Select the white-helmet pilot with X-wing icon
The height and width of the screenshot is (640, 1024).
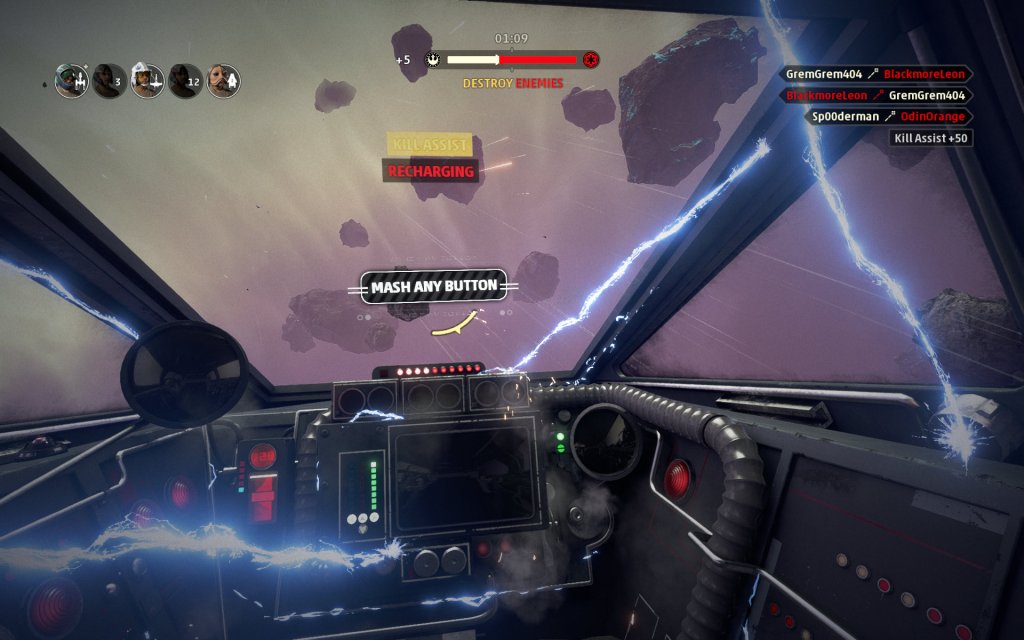[x=147, y=81]
